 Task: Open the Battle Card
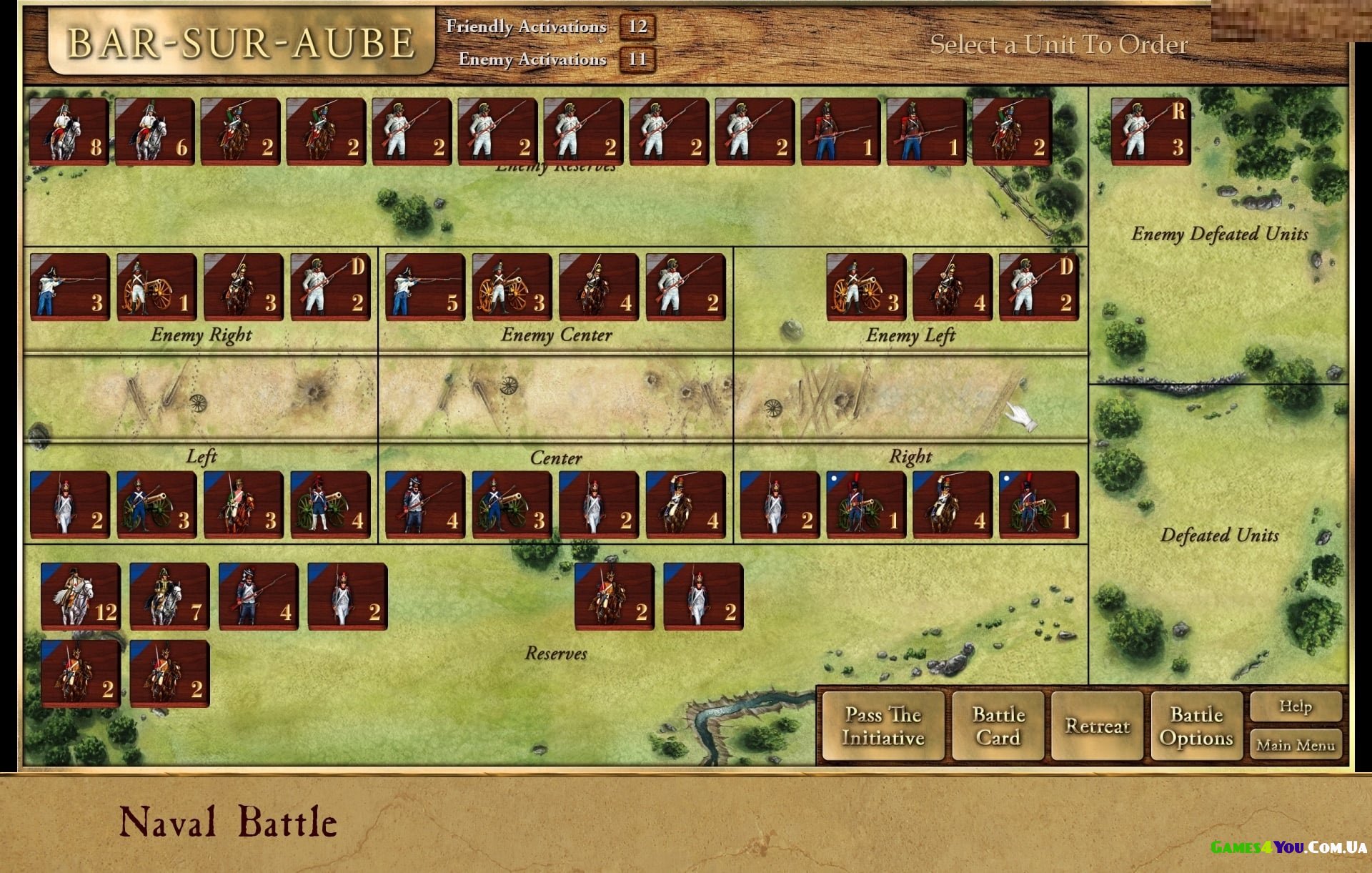pyautogui.click(x=998, y=726)
